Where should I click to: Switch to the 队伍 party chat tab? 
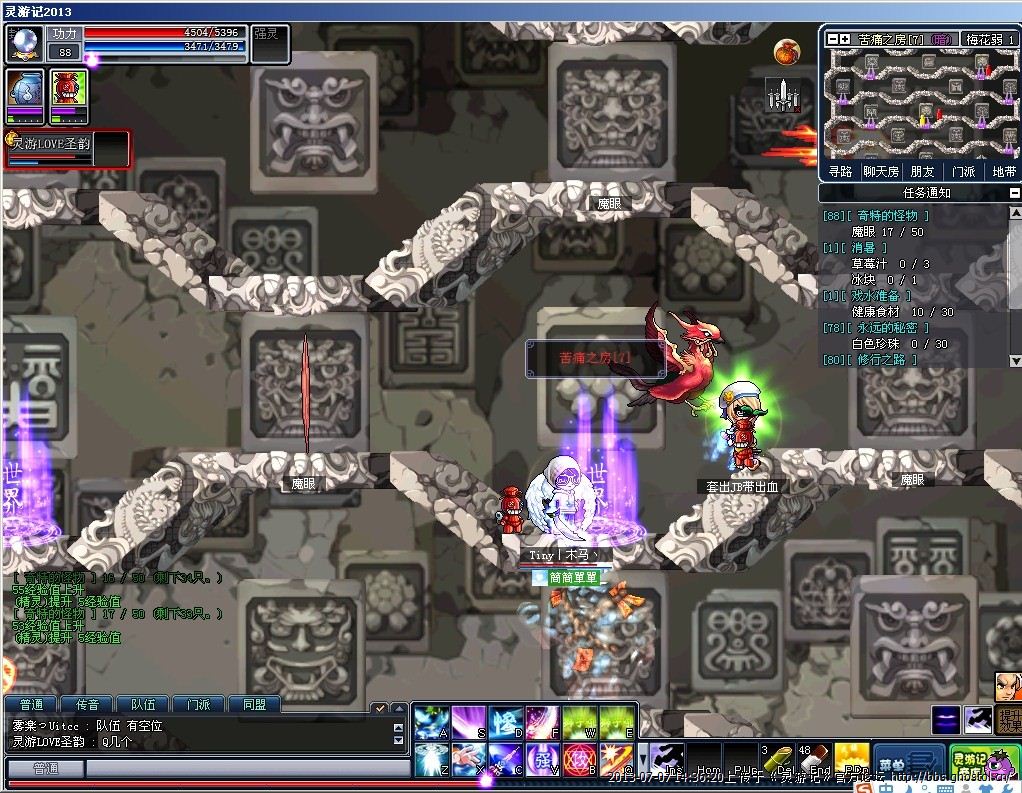click(143, 704)
